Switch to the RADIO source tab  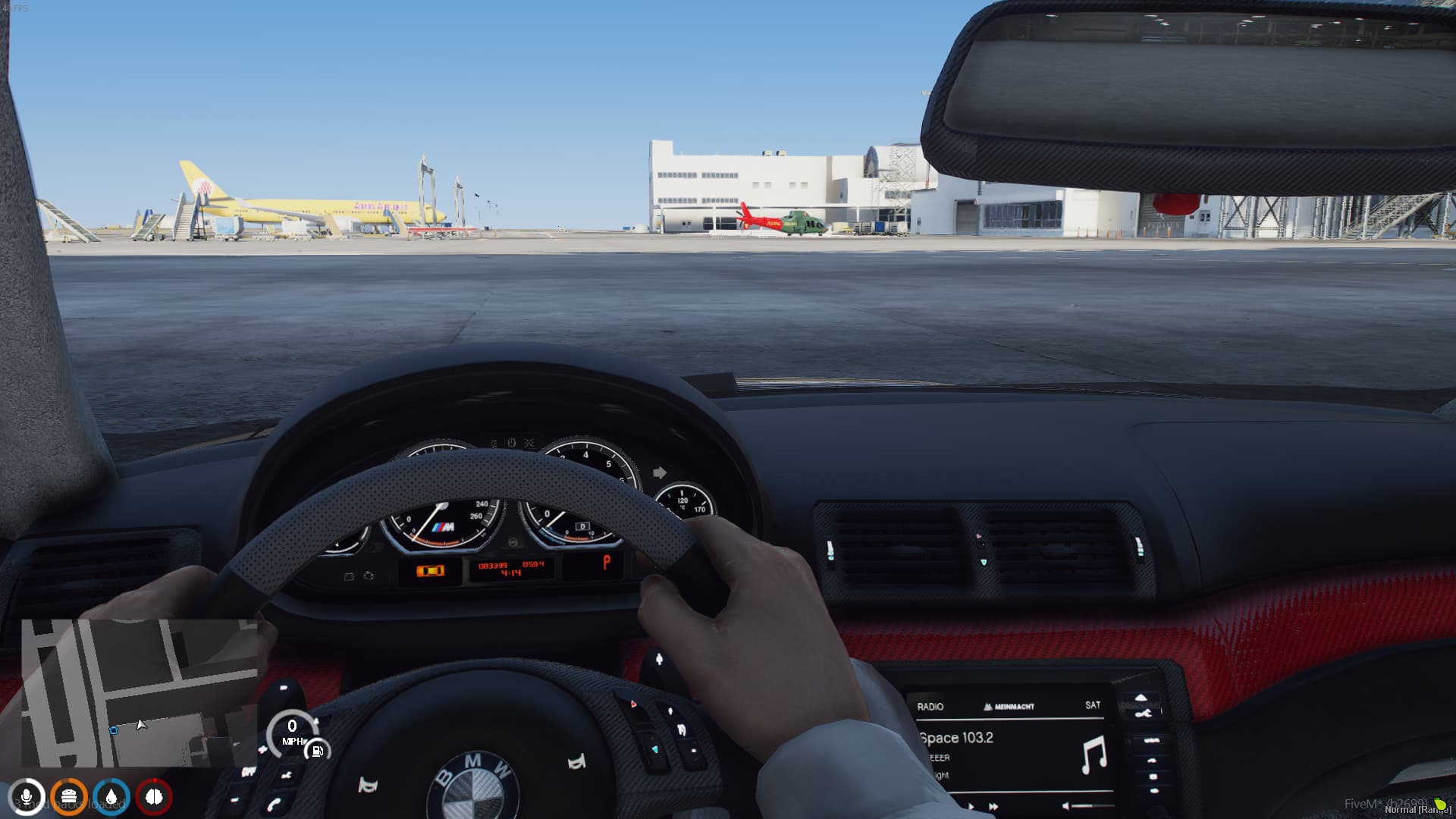931,707
